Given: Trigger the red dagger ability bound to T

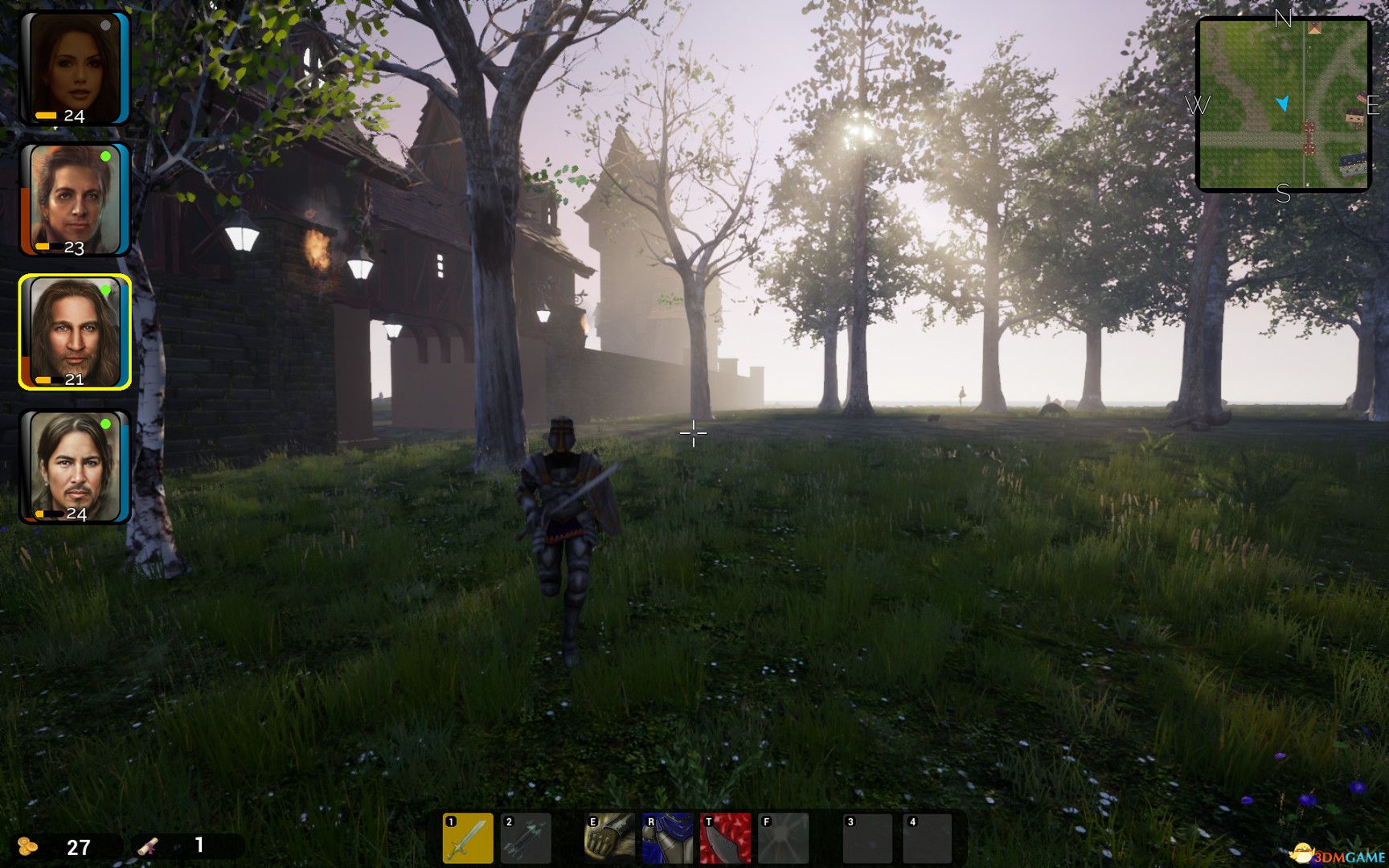Looking at the screenshot, I should (727, 836).
